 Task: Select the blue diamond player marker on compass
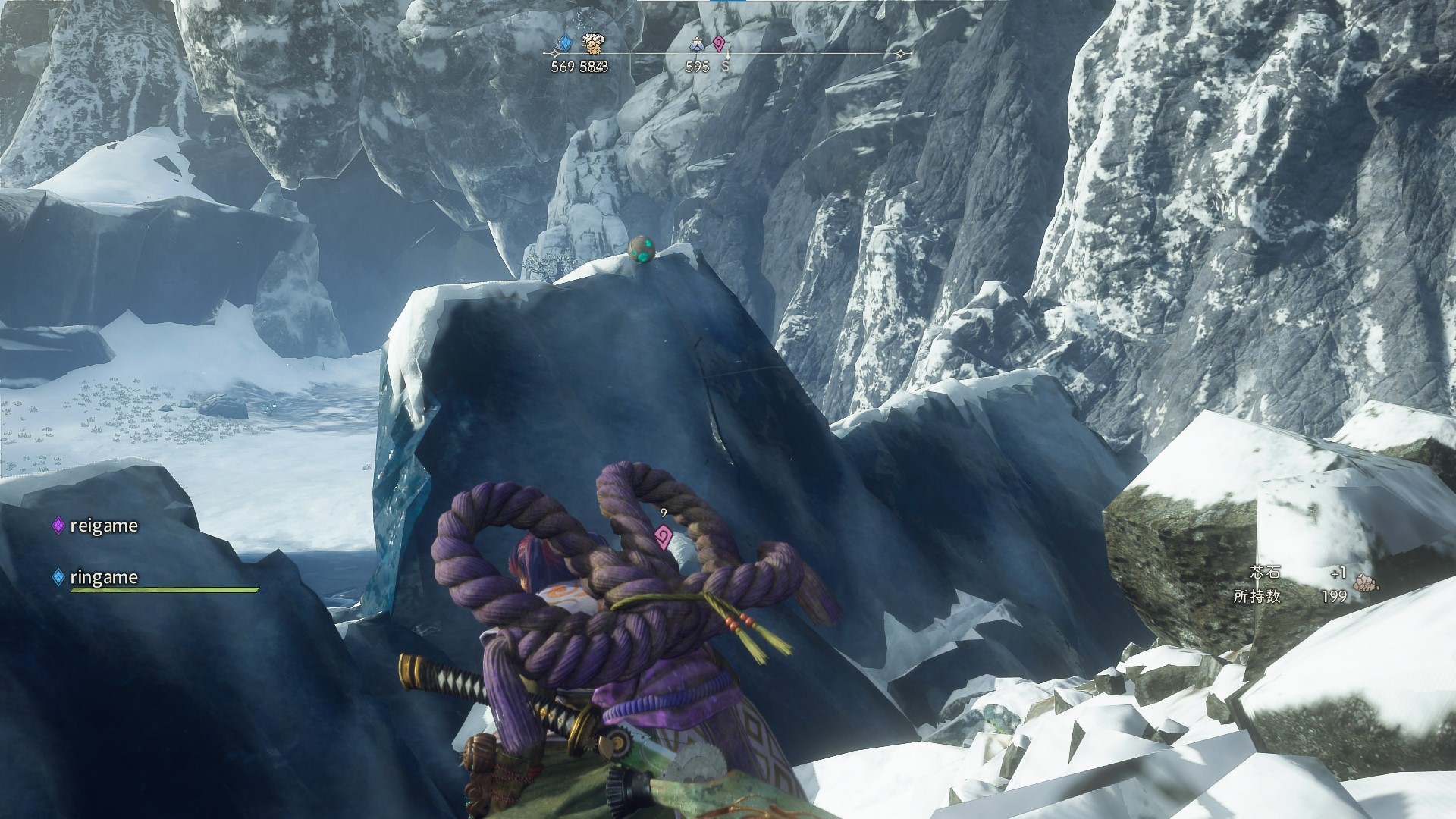[x=563, y=43]
